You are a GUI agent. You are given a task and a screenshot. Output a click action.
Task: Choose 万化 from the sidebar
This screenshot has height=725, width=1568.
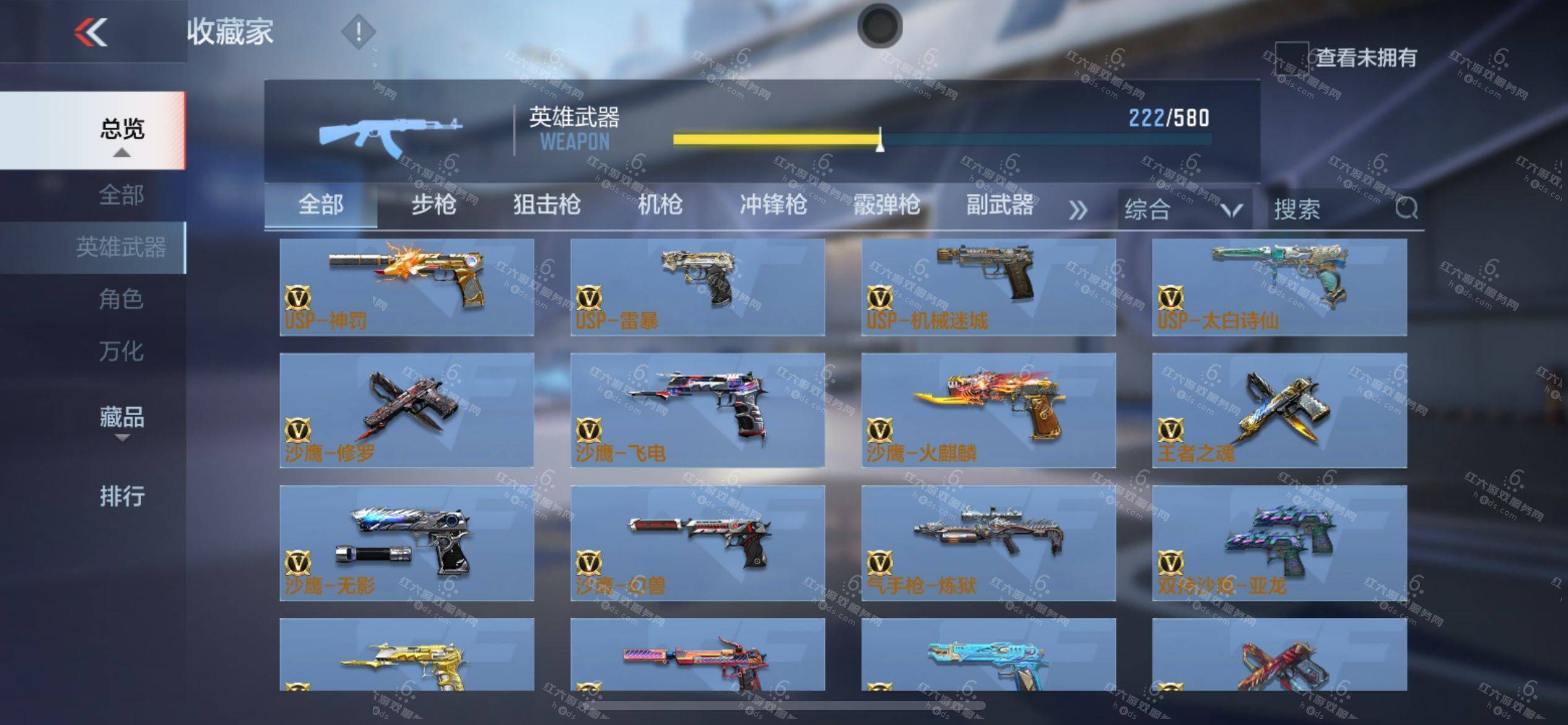pyautogui.click(x=121, y=351)
